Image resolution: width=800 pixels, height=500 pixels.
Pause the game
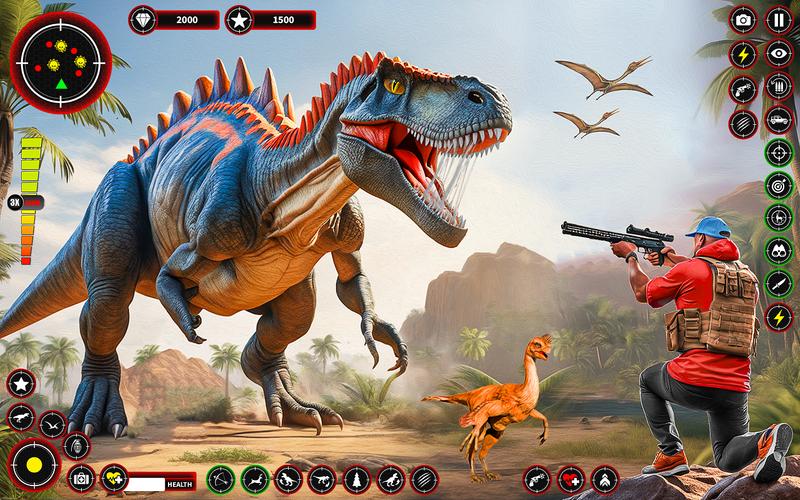coord(778,18)
